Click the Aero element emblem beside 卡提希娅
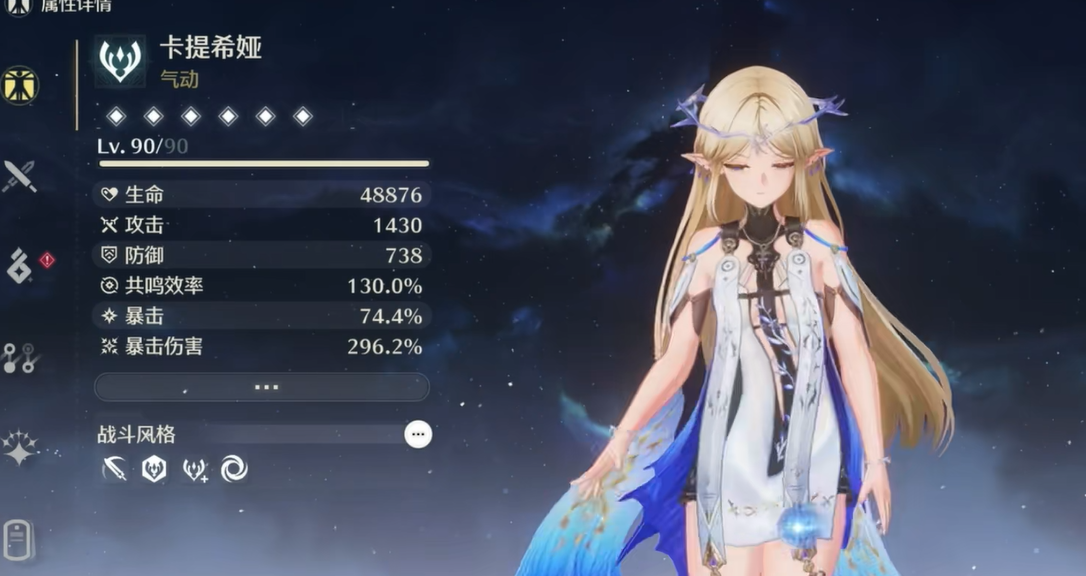The width and height of the screenshot is (1086, 576). [x=121, y=62]
